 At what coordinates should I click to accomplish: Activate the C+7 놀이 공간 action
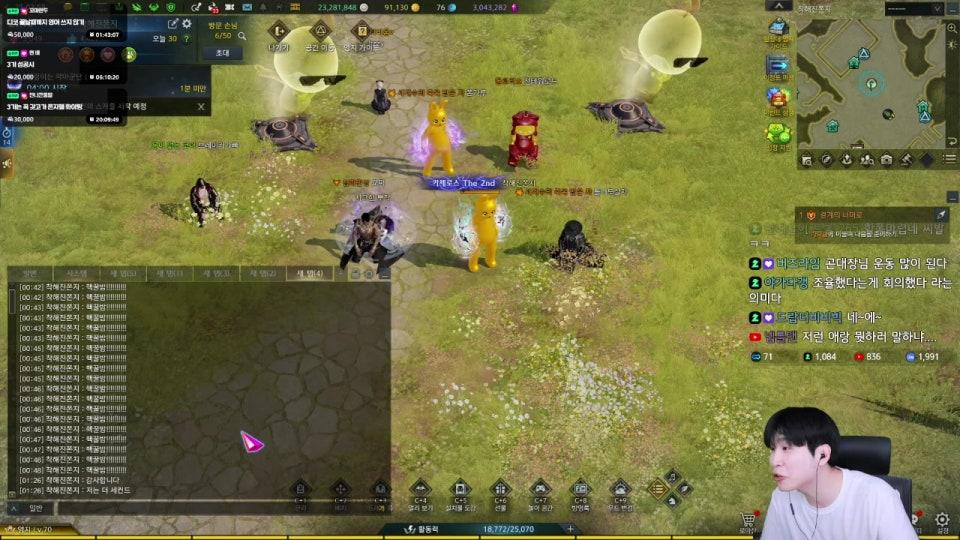click(540, 491)
